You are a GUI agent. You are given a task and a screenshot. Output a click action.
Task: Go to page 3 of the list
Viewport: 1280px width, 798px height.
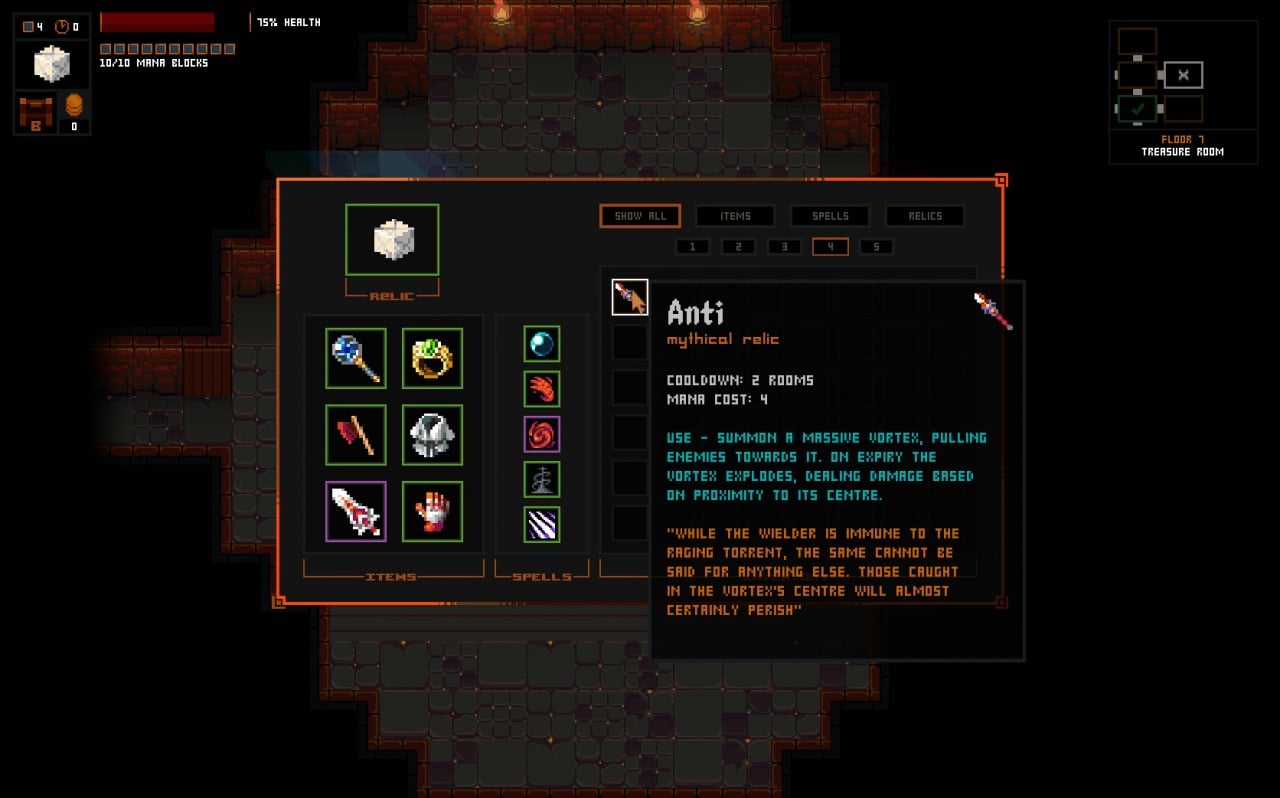(784, 247)
